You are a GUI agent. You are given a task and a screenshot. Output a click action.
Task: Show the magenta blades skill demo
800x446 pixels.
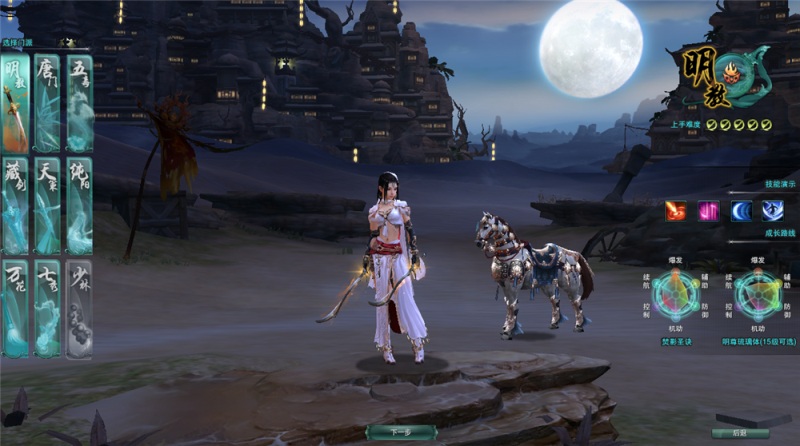tap(708, 211)
